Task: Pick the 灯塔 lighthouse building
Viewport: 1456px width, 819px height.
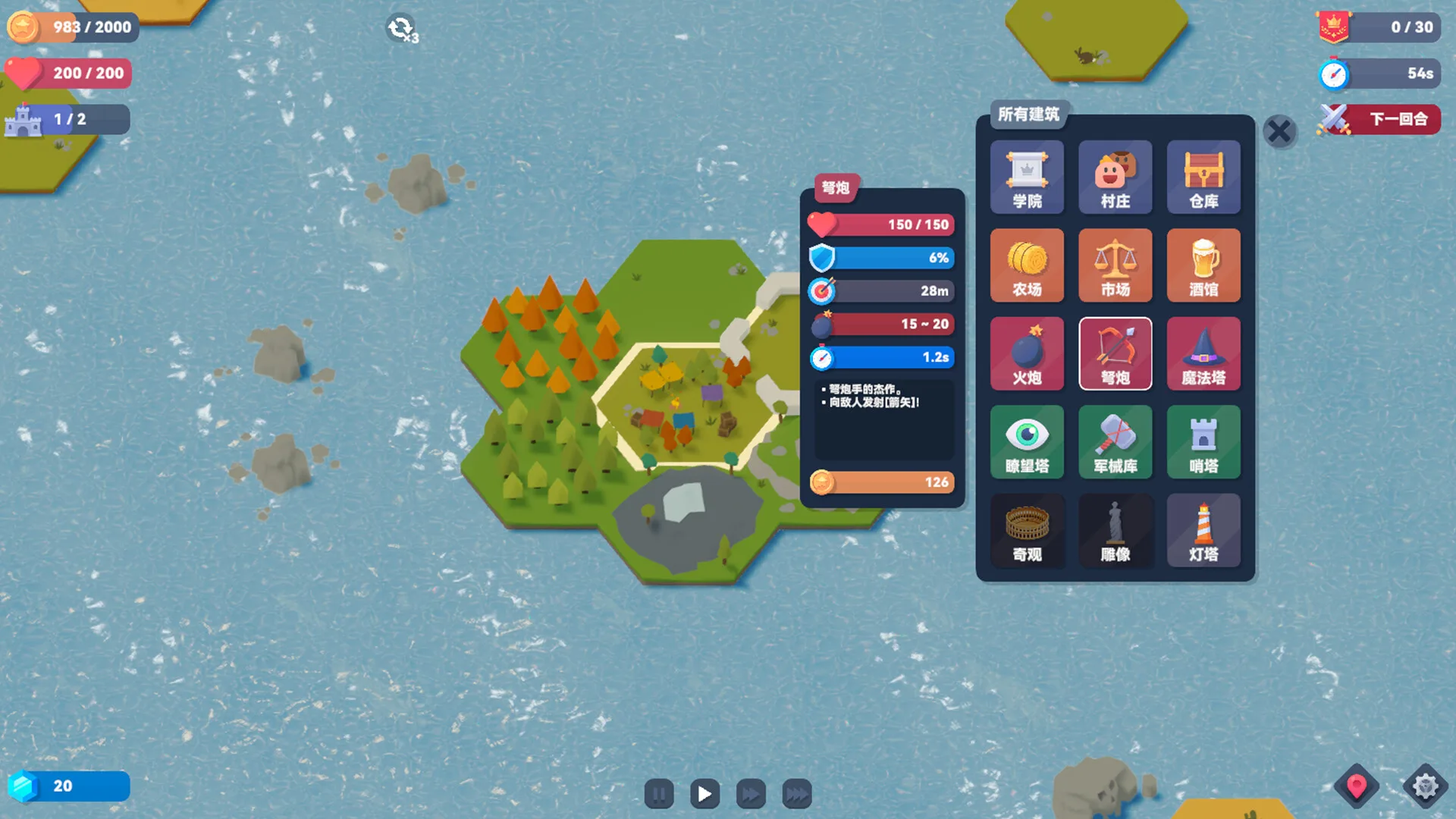Action: click(1203, 531)
